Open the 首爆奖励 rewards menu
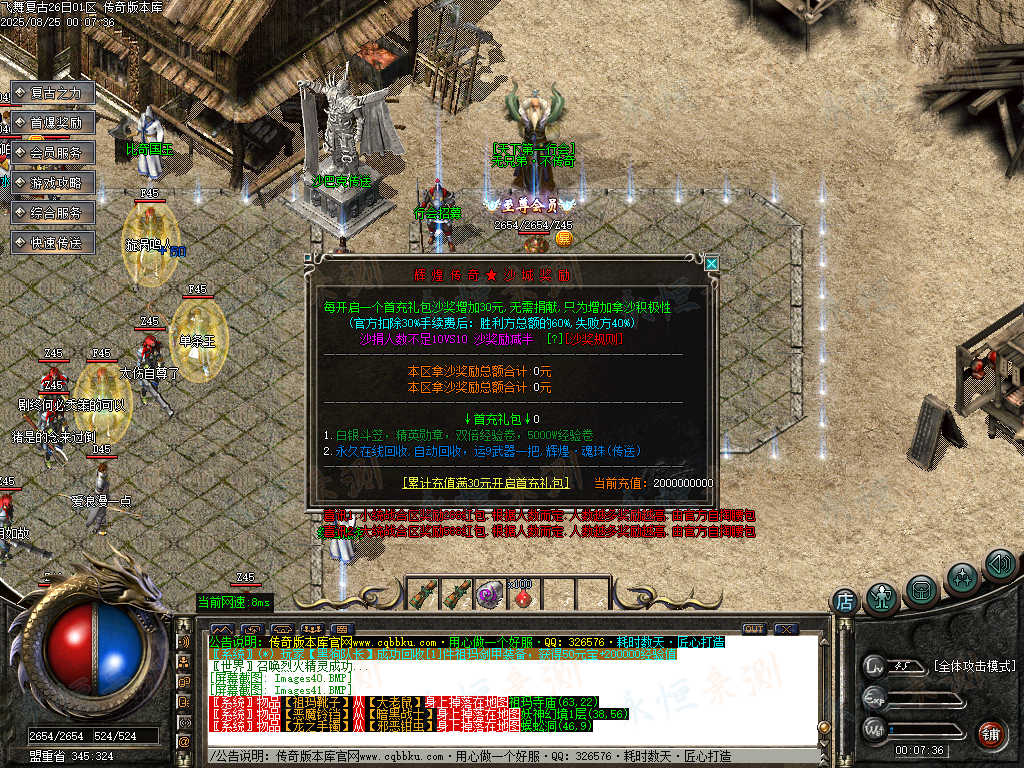 pyautogui.click(x=53, y=123)
